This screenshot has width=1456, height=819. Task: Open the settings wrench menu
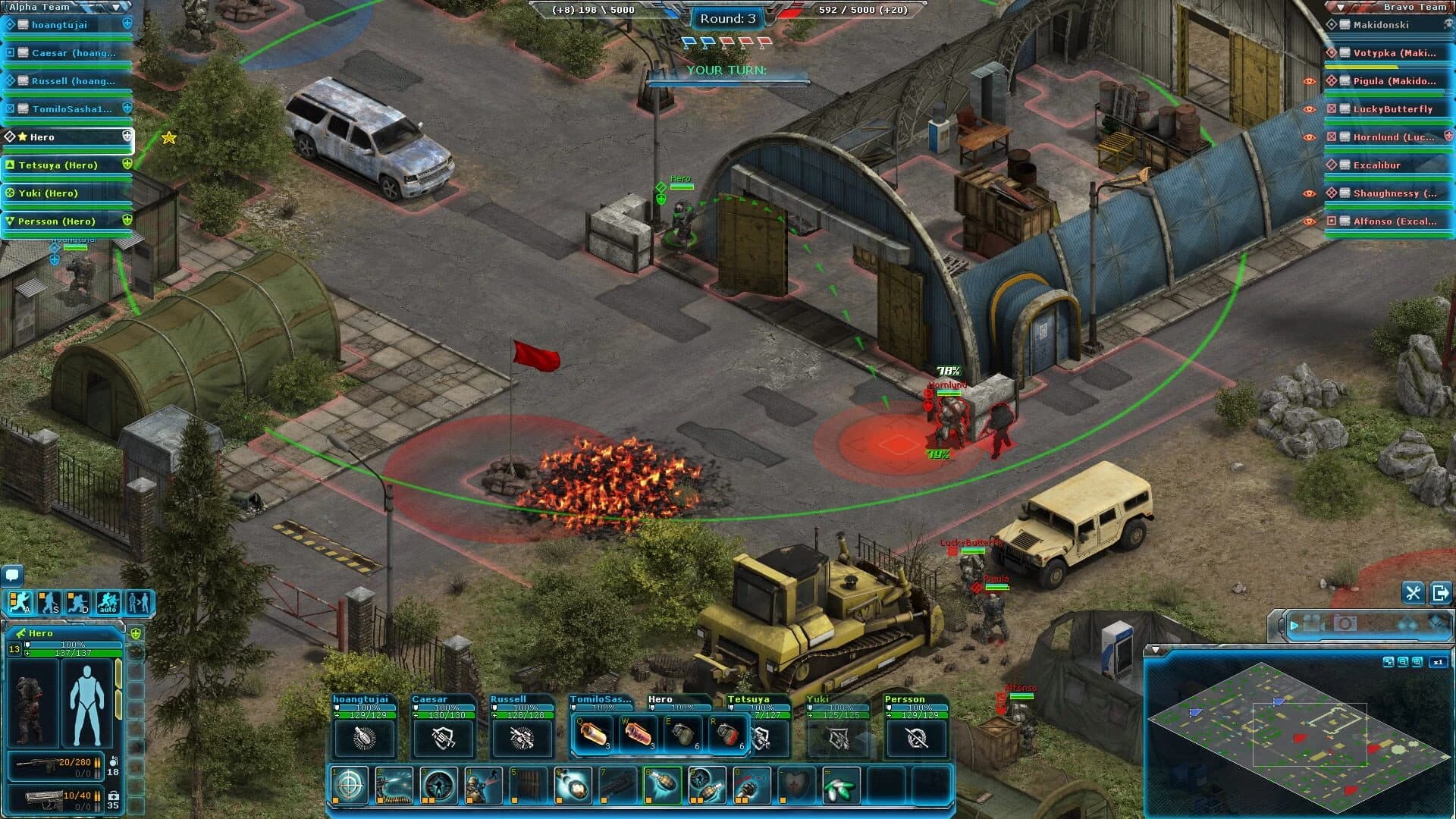1412,593
